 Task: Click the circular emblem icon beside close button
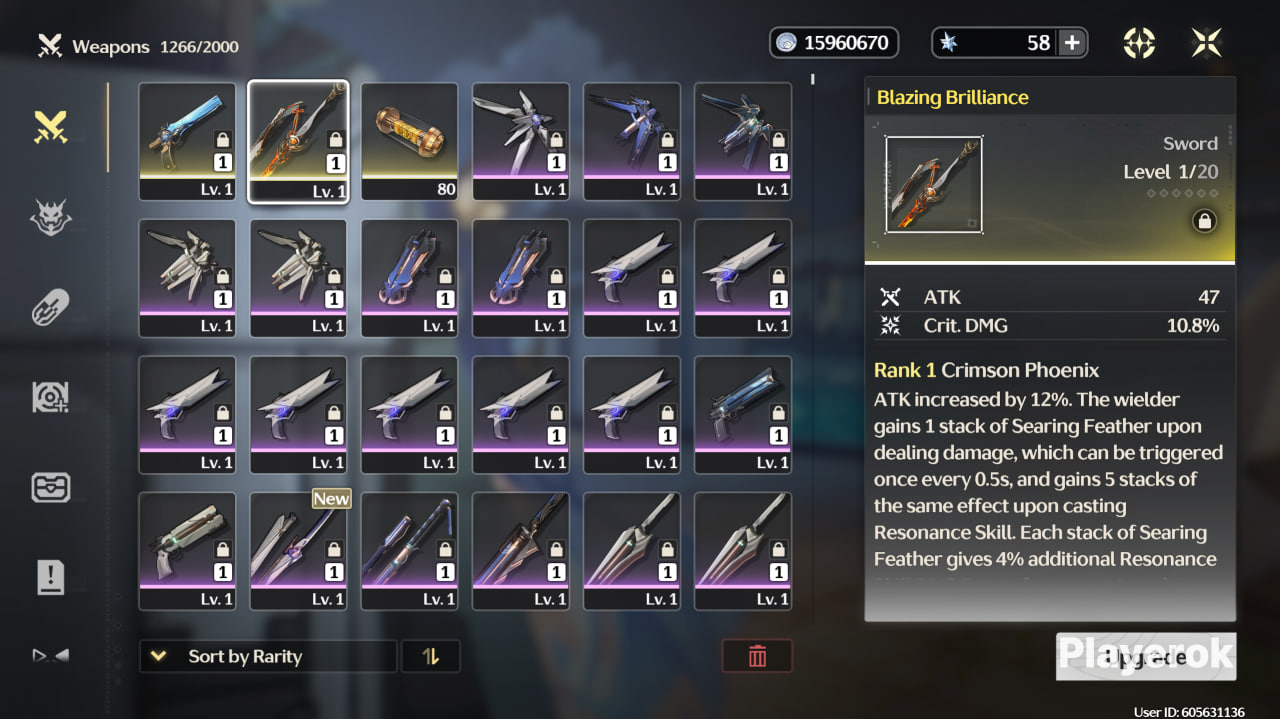pos(1139,43)
